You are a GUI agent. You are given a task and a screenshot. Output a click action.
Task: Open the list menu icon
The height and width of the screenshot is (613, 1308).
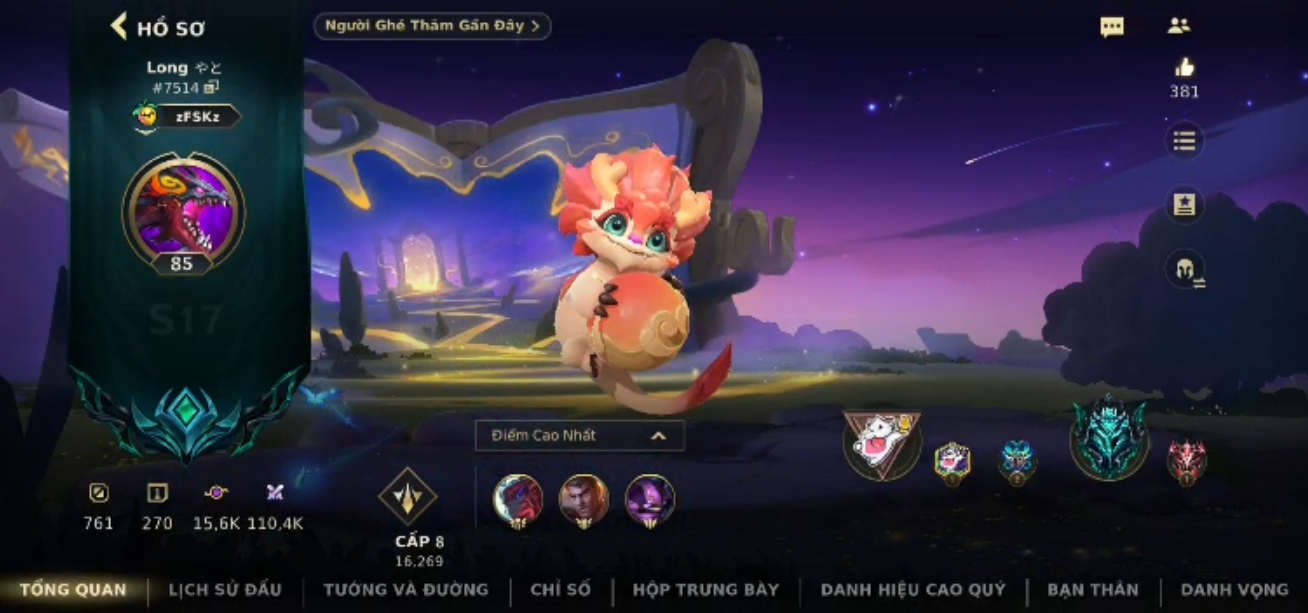pyautogui.click(x=1185, y=141)
